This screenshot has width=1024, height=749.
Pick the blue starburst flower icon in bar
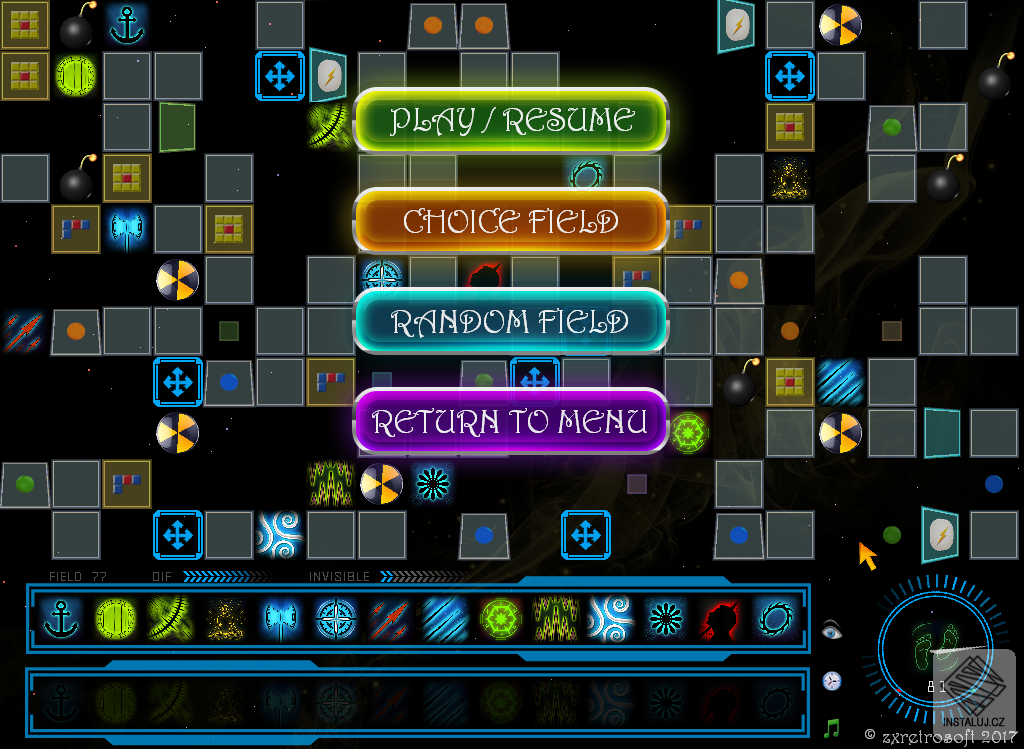(x=662, y=619)
